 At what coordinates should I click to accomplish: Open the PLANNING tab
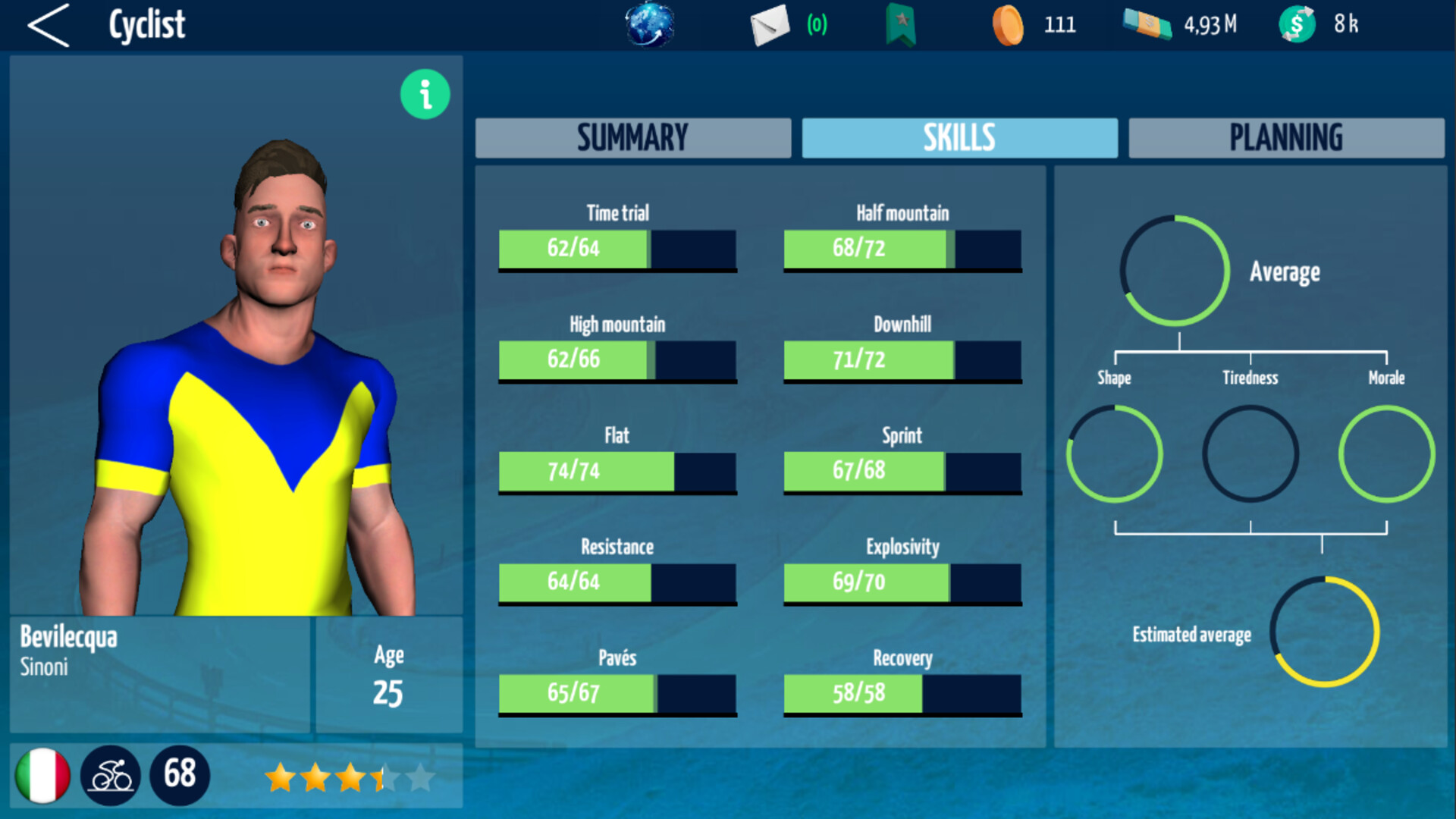pos(1286,137)
